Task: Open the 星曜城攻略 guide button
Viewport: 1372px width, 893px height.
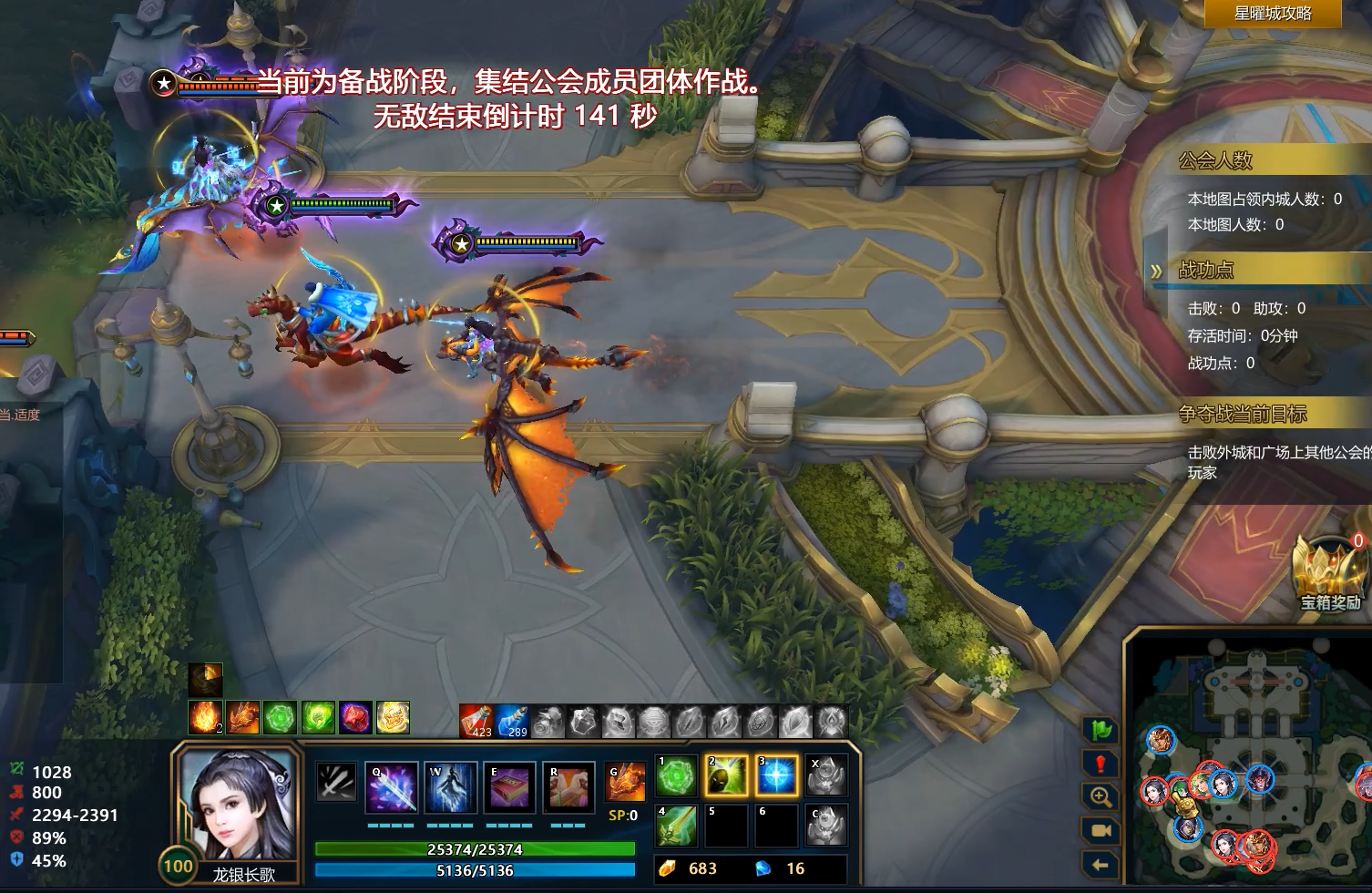Action: tap(1272, 14)
